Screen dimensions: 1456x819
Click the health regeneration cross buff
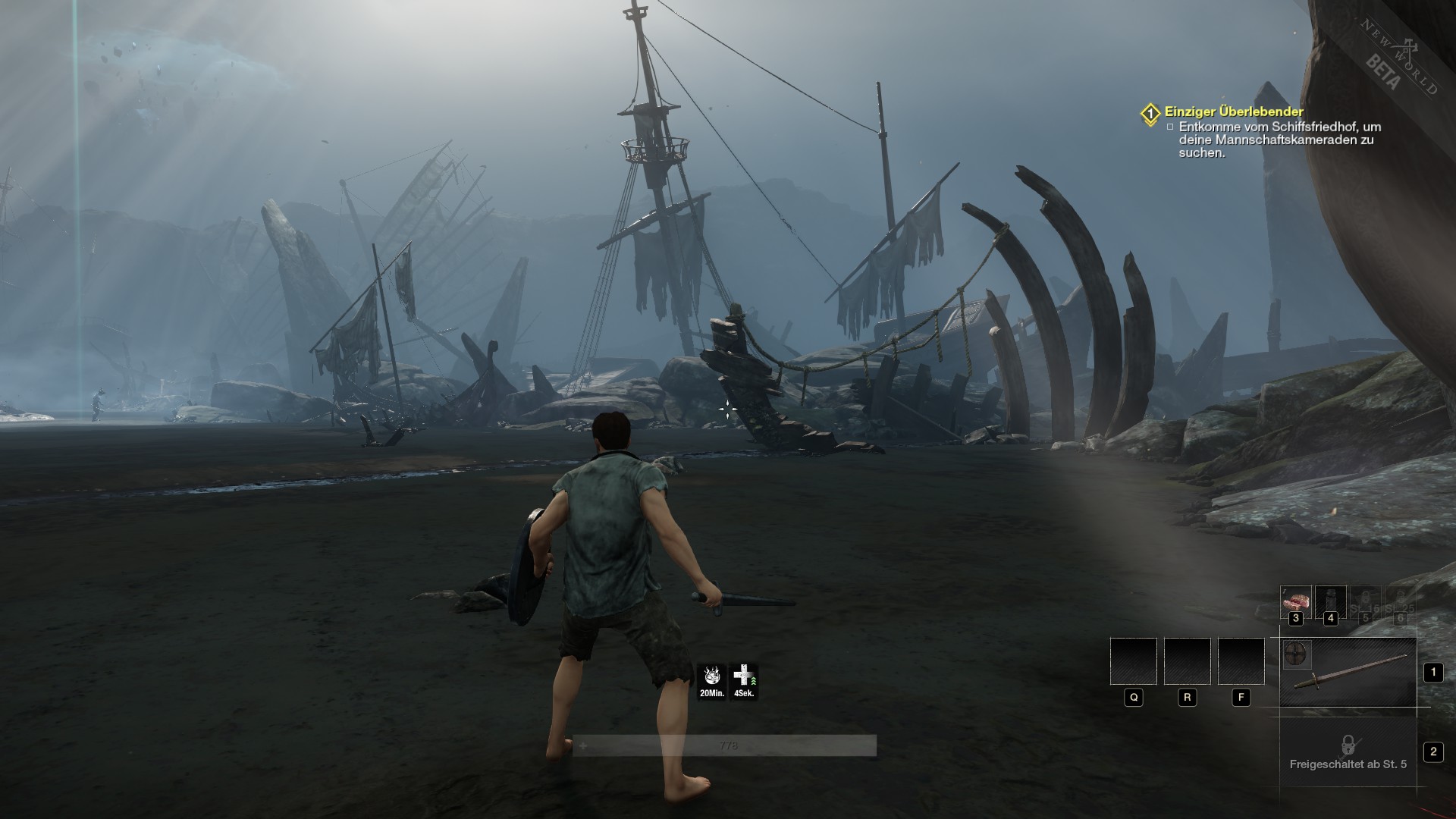point(744,681)
